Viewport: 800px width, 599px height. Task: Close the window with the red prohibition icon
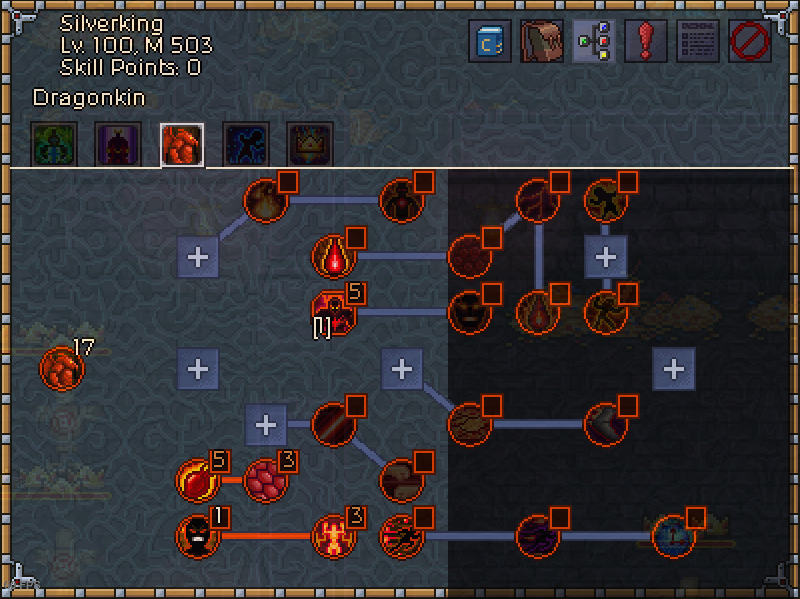click(x=750, y=42)
